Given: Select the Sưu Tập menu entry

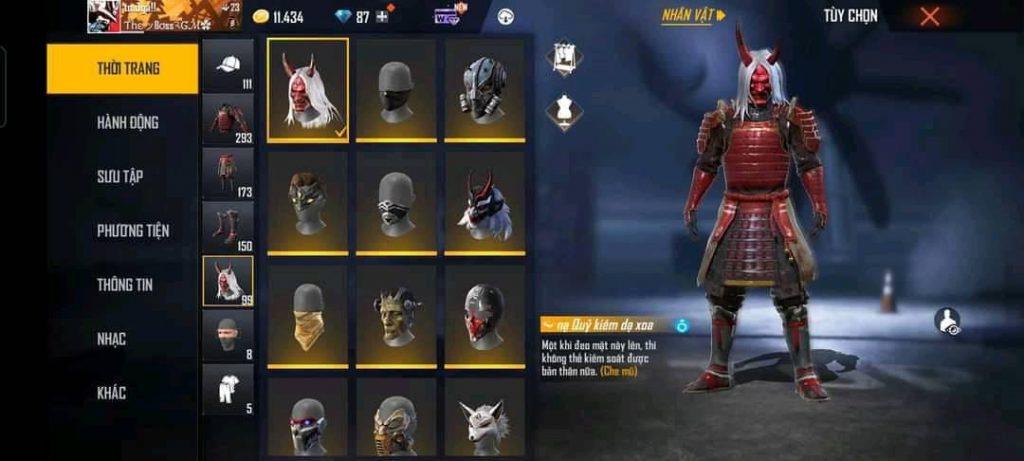Looking at the screenshot, I should click(120, 177).
